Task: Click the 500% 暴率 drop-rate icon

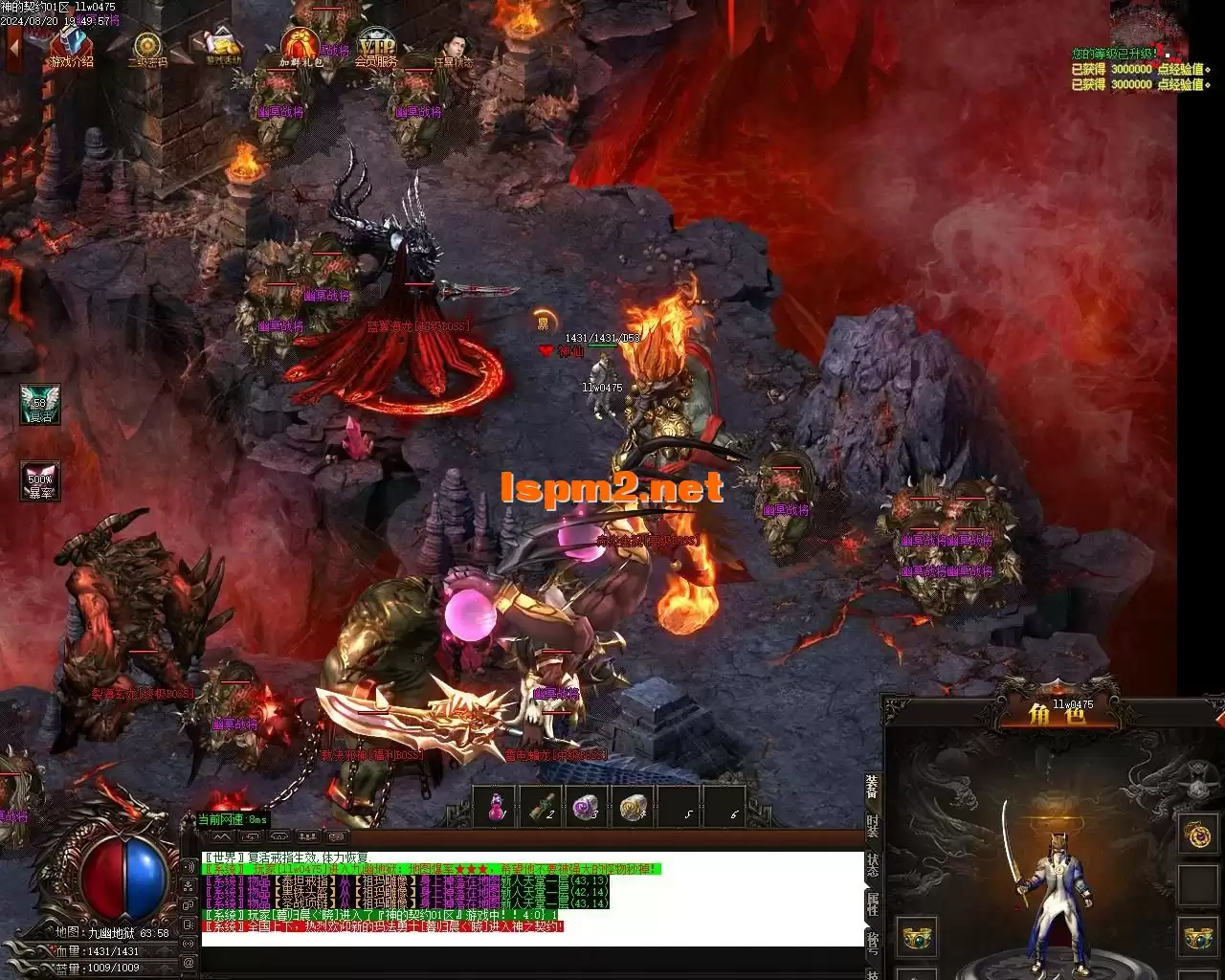Action: click(x=40, y=480)
